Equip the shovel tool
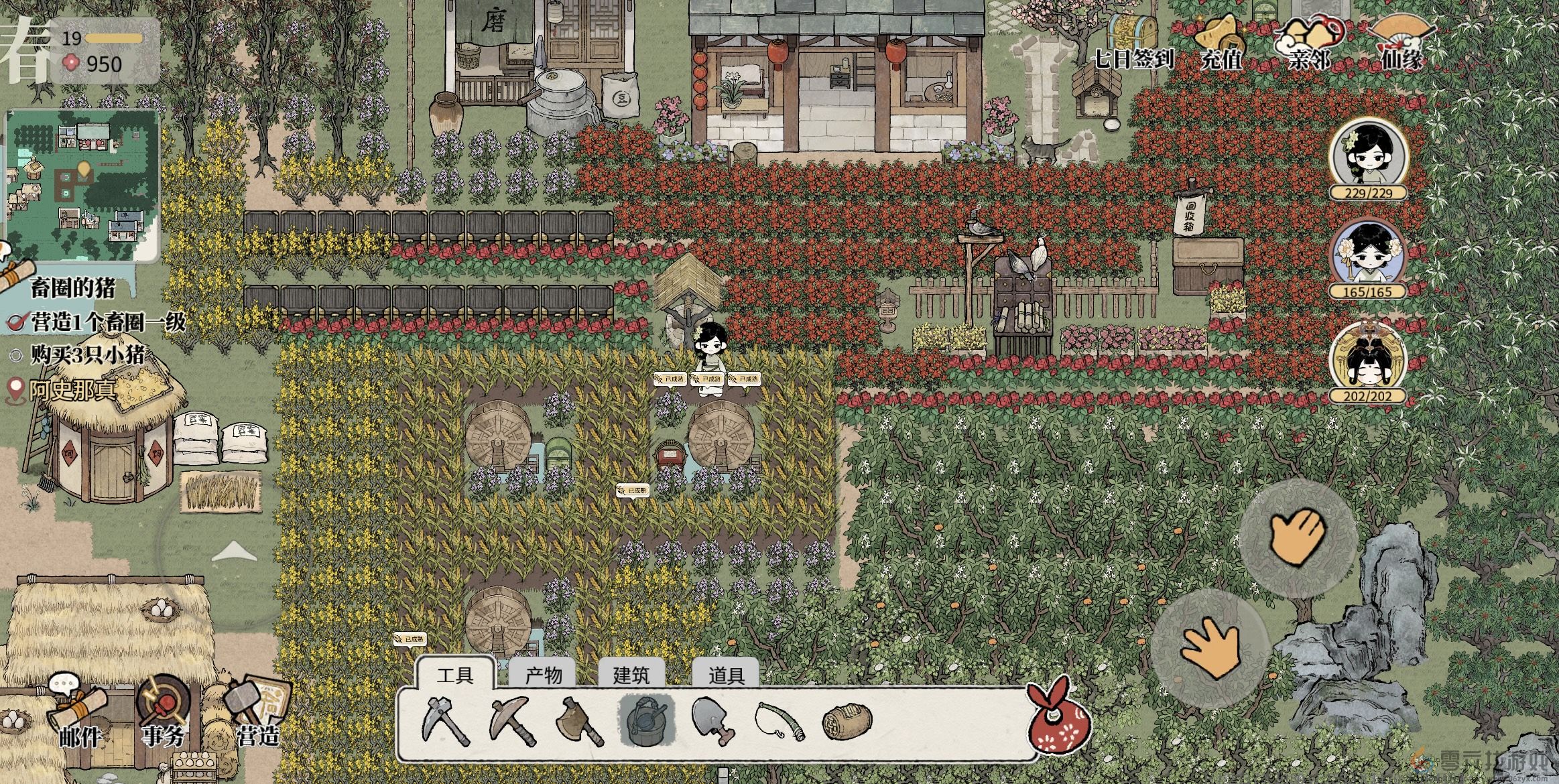This screenshot has width=1559, height=784. coord(712,721)
